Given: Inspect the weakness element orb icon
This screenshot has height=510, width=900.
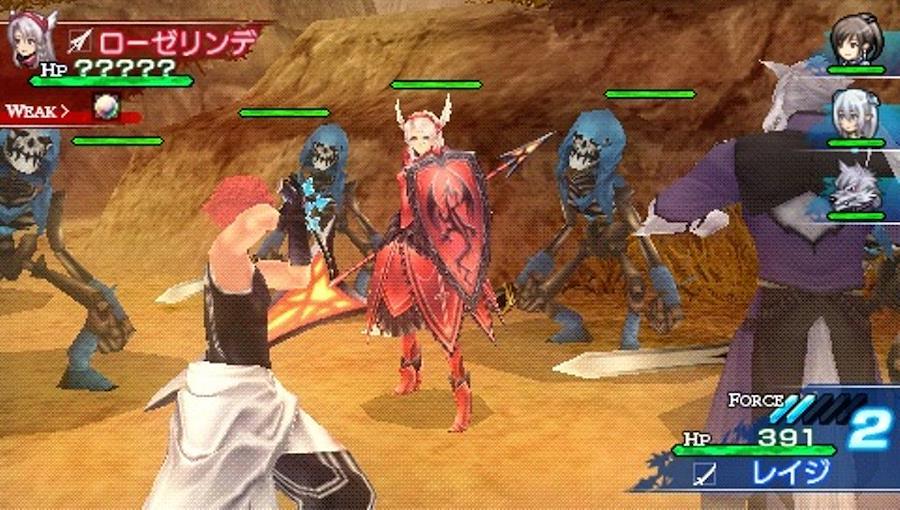Looking at the screenshot, I should [107, 110].
